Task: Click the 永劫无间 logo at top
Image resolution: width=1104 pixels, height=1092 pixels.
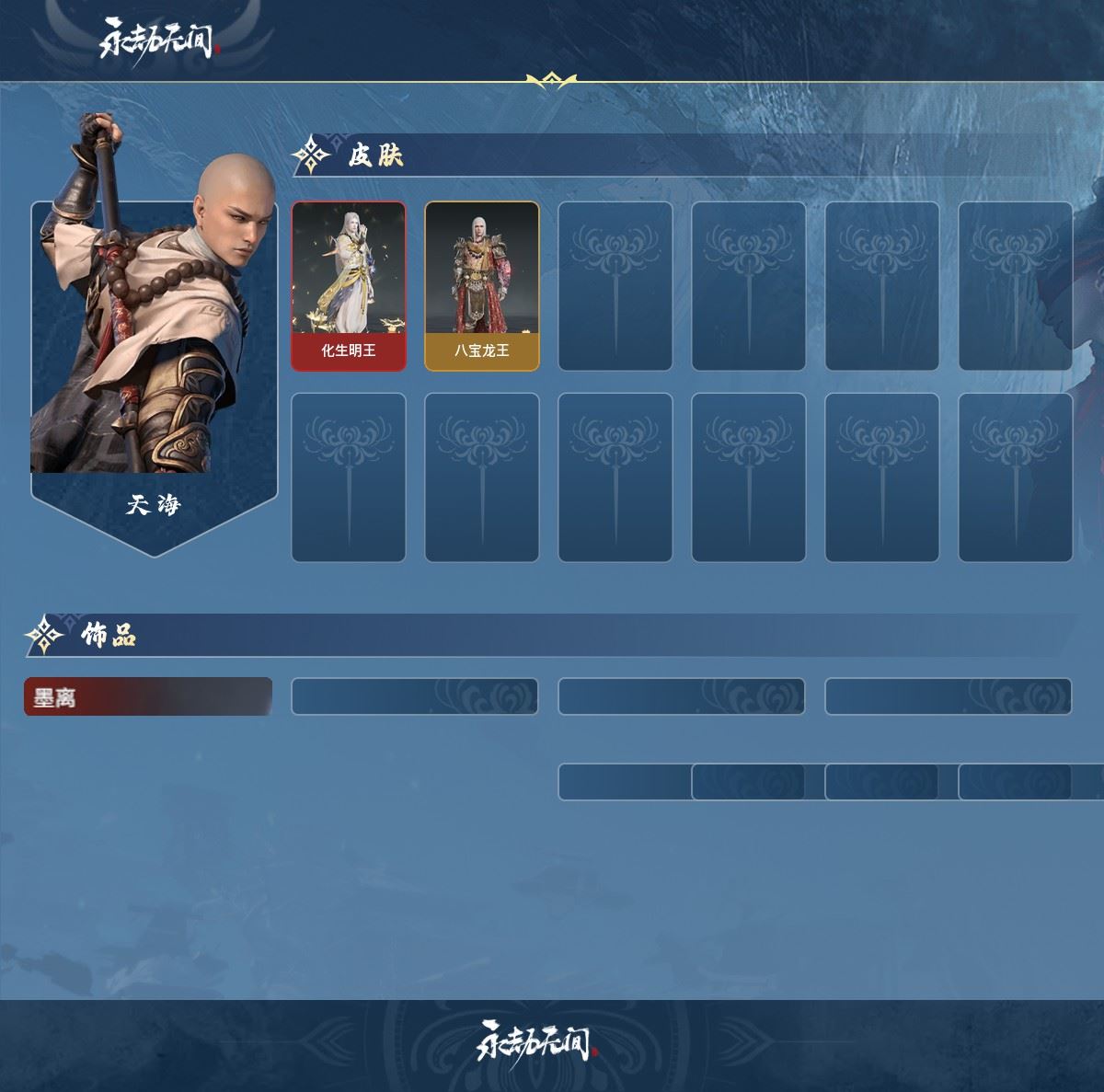Action: [x=157, y=40]
